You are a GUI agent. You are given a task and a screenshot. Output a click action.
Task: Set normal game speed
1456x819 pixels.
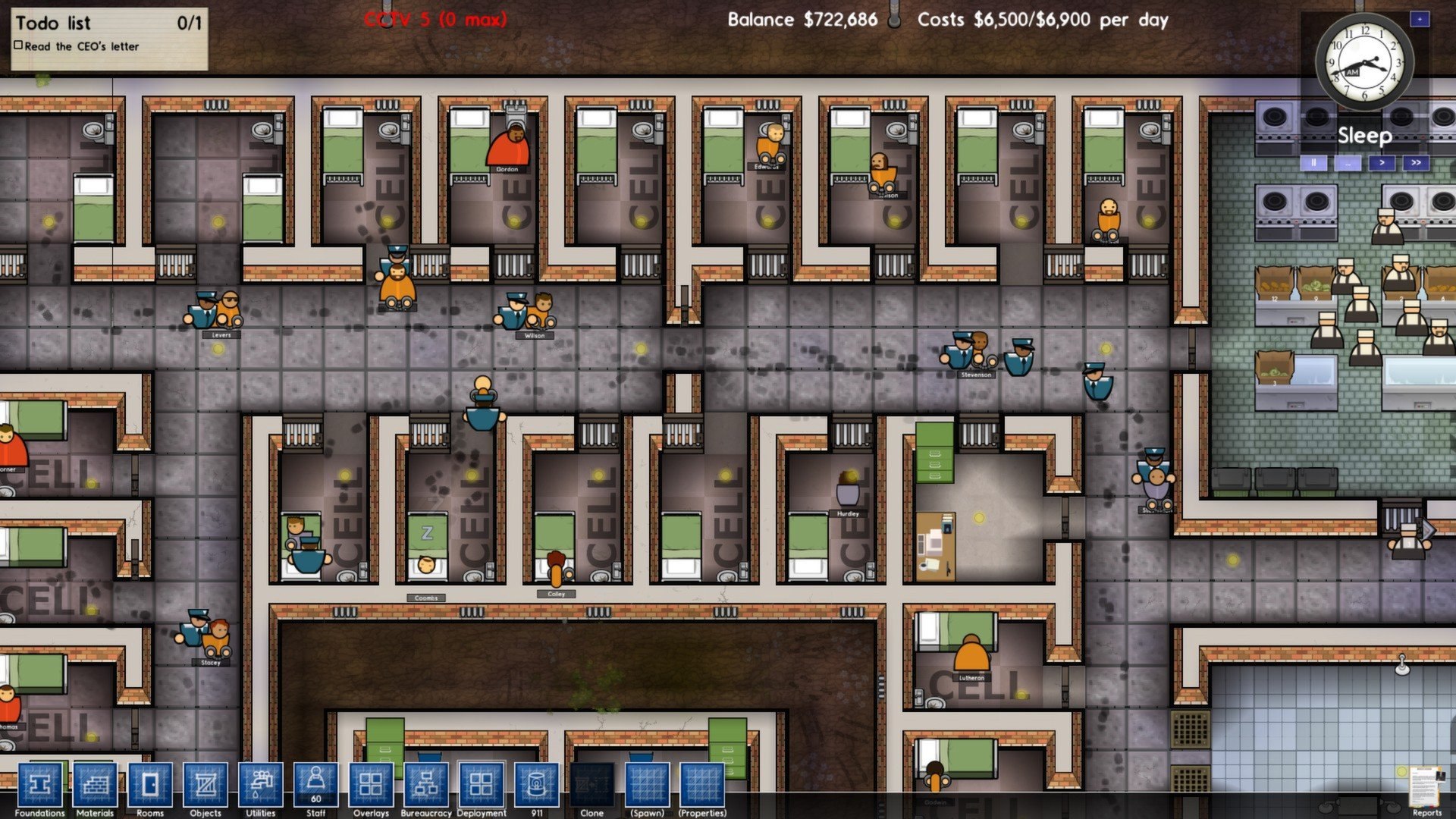click(1382, 162)
